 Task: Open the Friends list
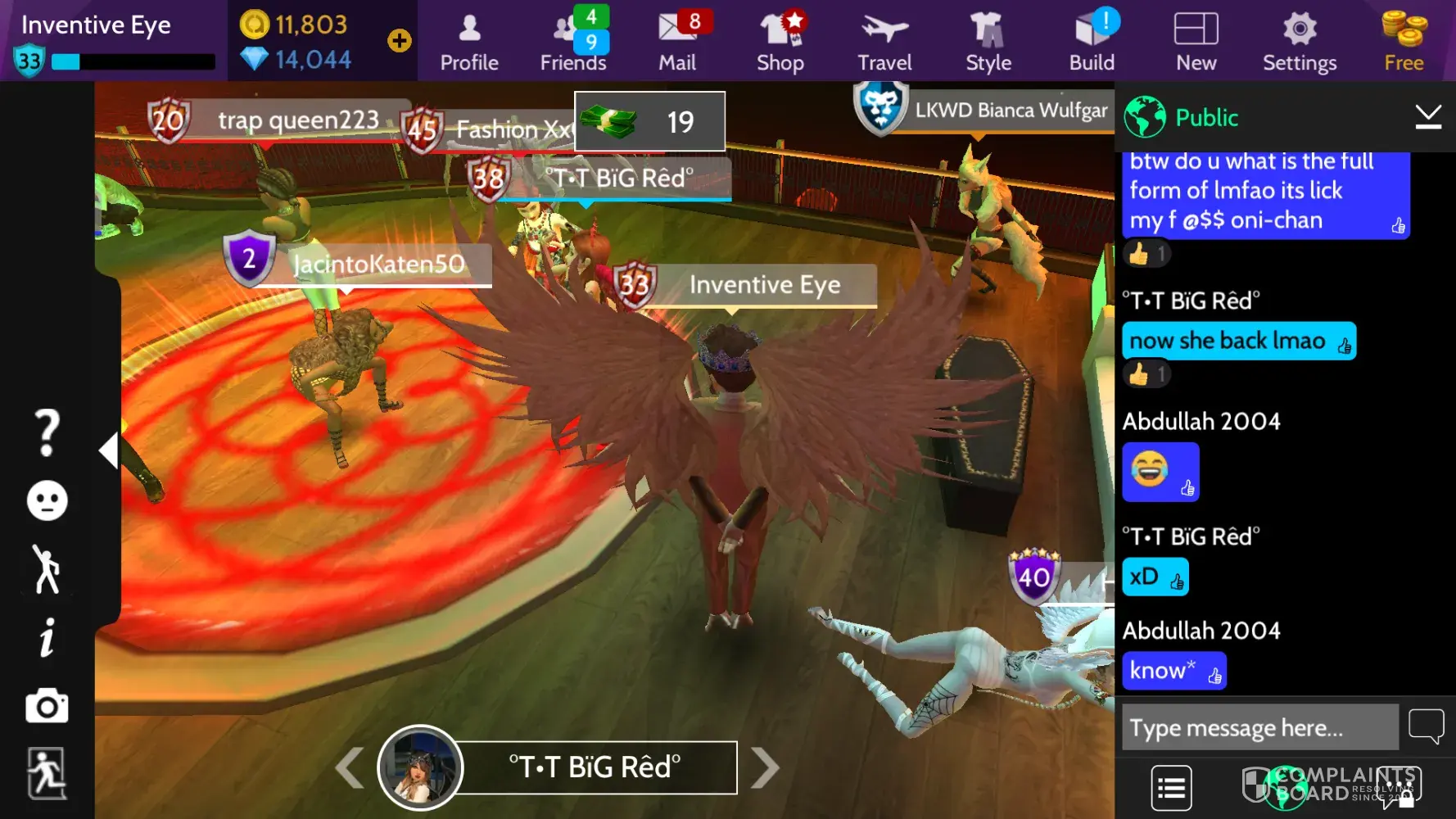click(x=573, y=42)
